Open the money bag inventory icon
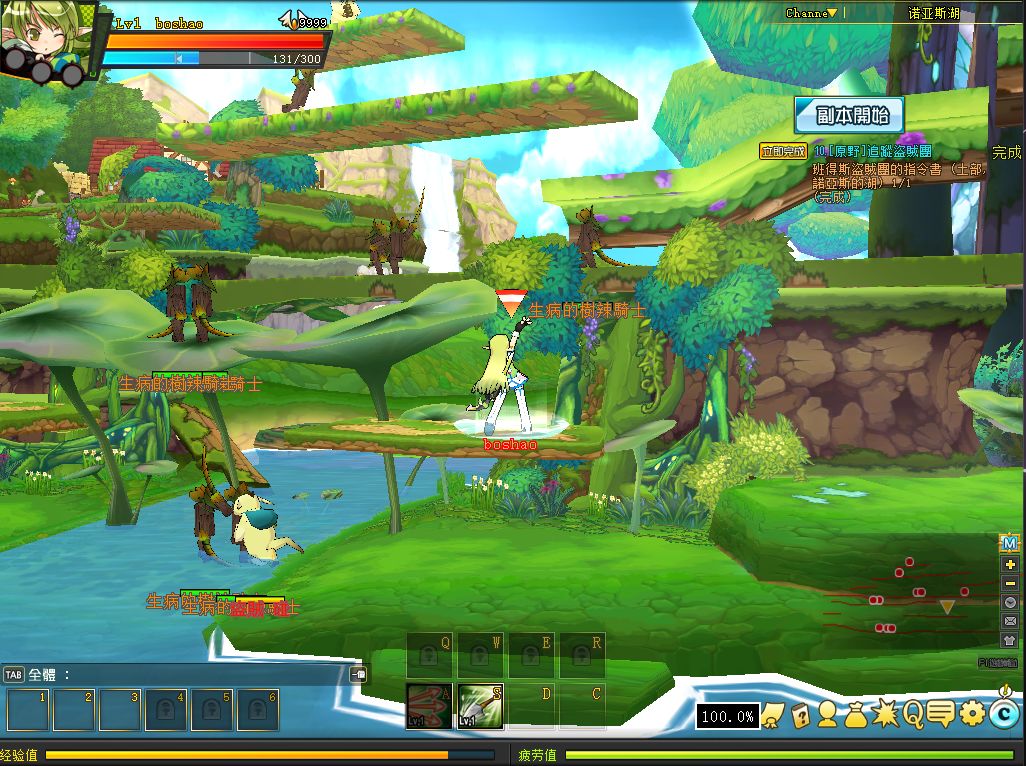 [856, 714]
